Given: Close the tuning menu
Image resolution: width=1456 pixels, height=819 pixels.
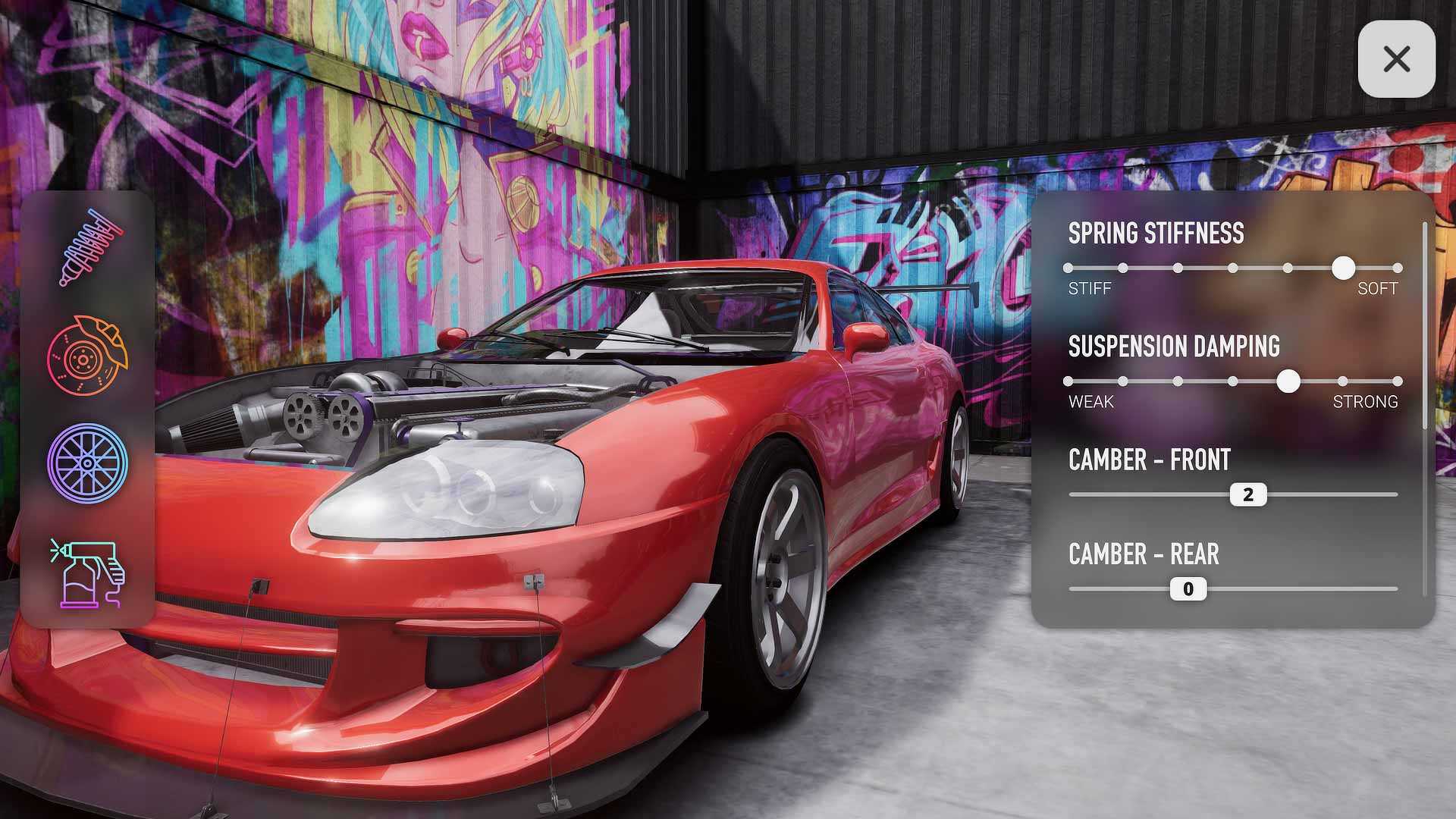Looking at the screenshot, I should (1396, 59).
